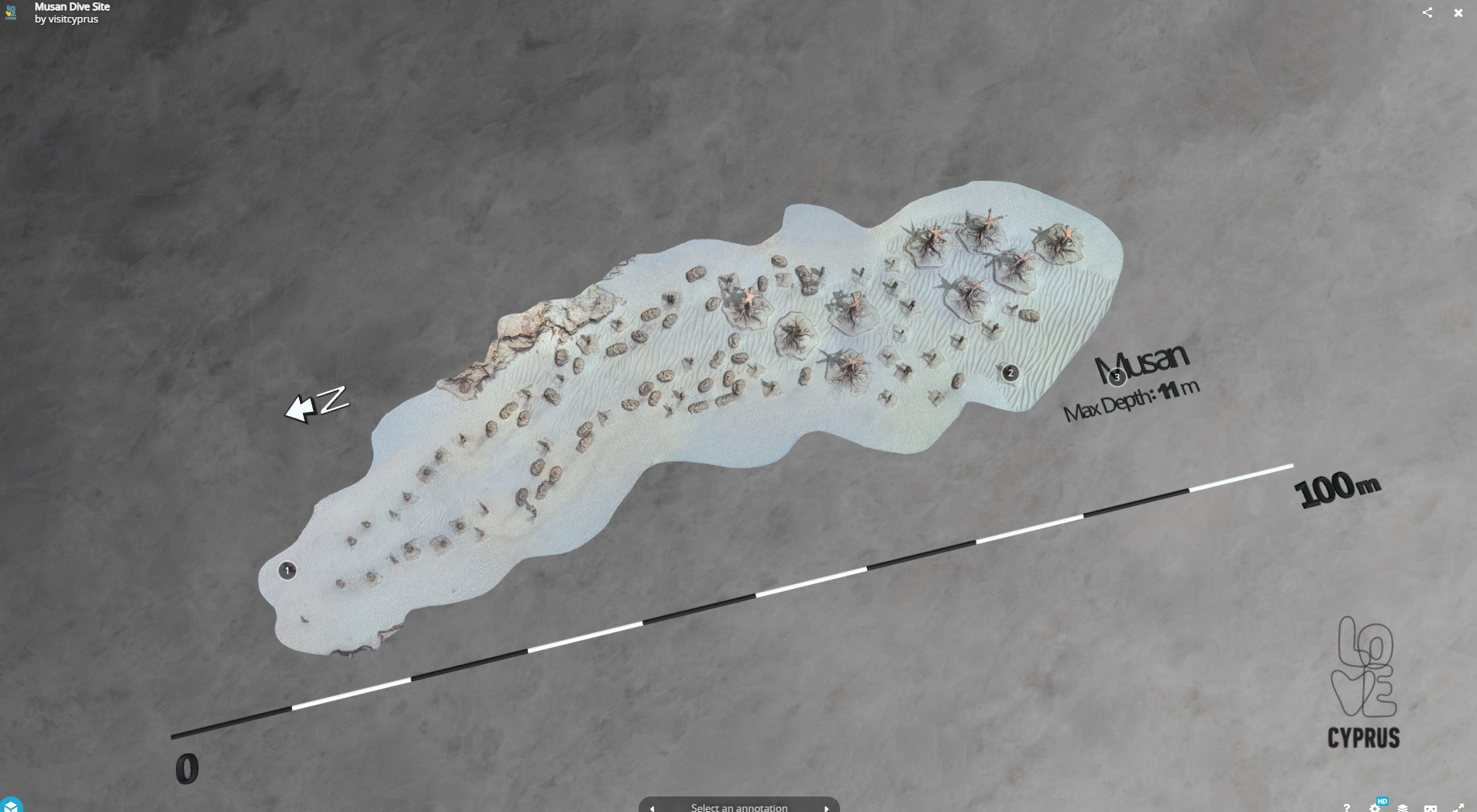Open the 'Musan Dive Site' title link
1477x812 pixels.
pos(72,6)
